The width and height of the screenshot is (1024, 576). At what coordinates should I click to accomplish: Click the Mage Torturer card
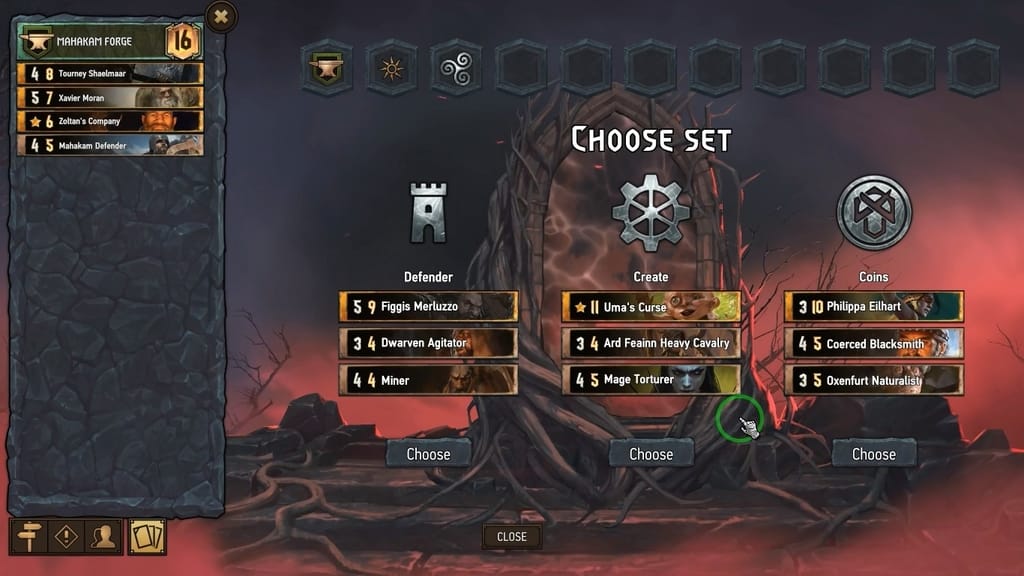click(651, 380)
